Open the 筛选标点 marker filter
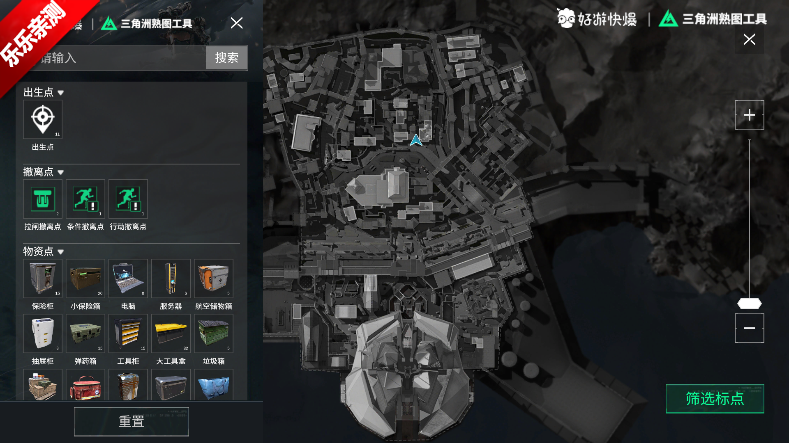This screenshot has height=443, width=789. coord(714,398)
